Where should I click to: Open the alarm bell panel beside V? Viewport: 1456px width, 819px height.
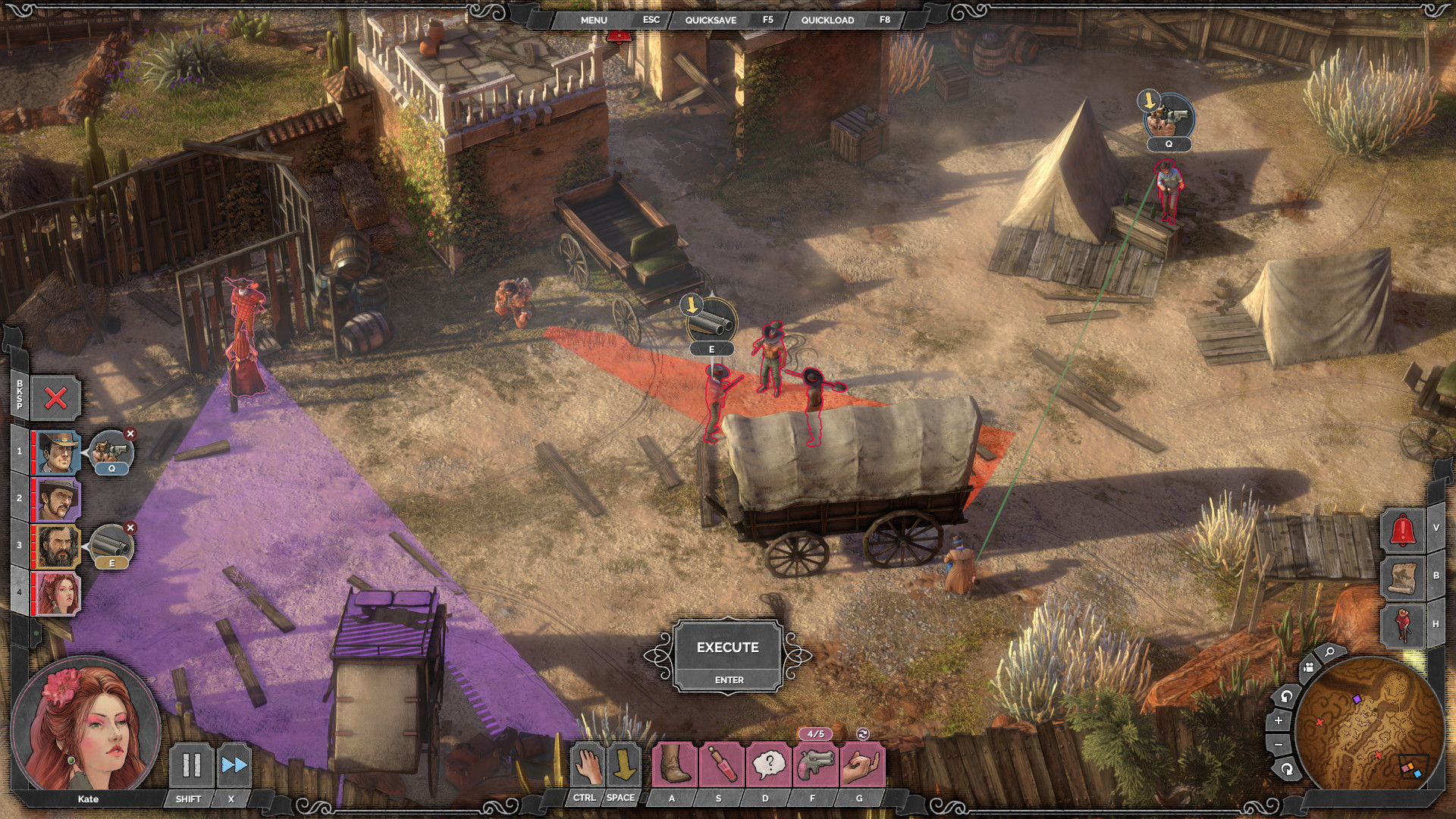(x=1402, y=529)
